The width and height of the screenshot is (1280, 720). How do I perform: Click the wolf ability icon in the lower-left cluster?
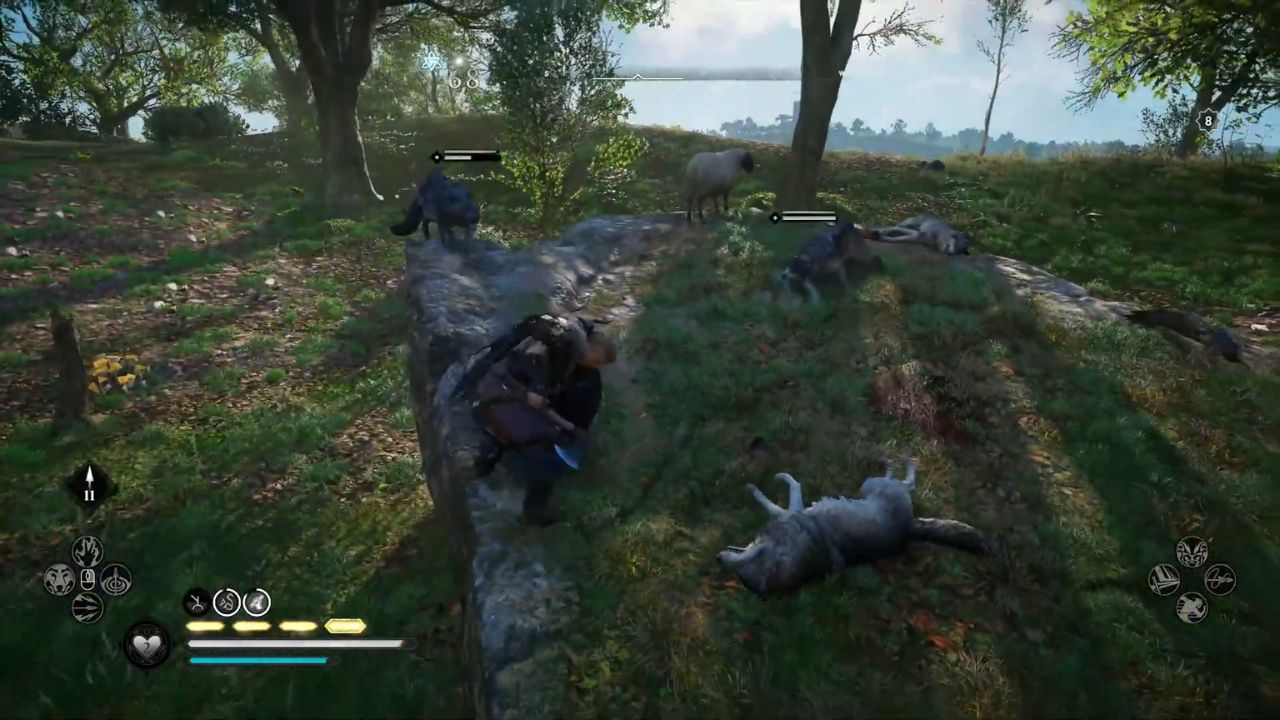(57, 577)
